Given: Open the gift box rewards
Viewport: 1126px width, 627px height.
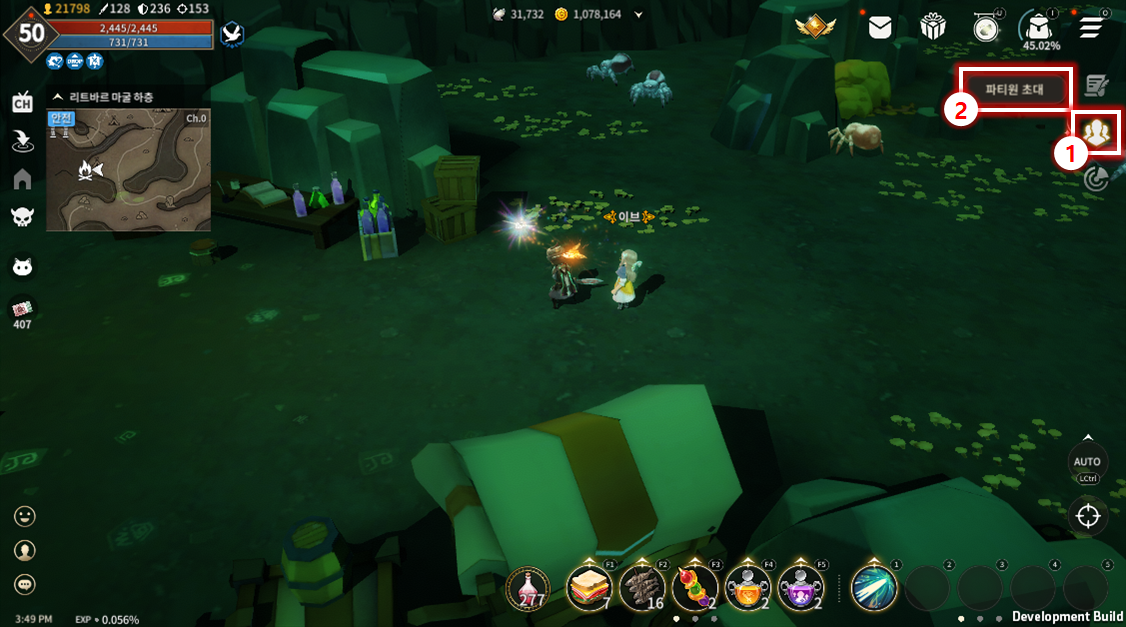Looking at the screenshot, I should (933, 28).
